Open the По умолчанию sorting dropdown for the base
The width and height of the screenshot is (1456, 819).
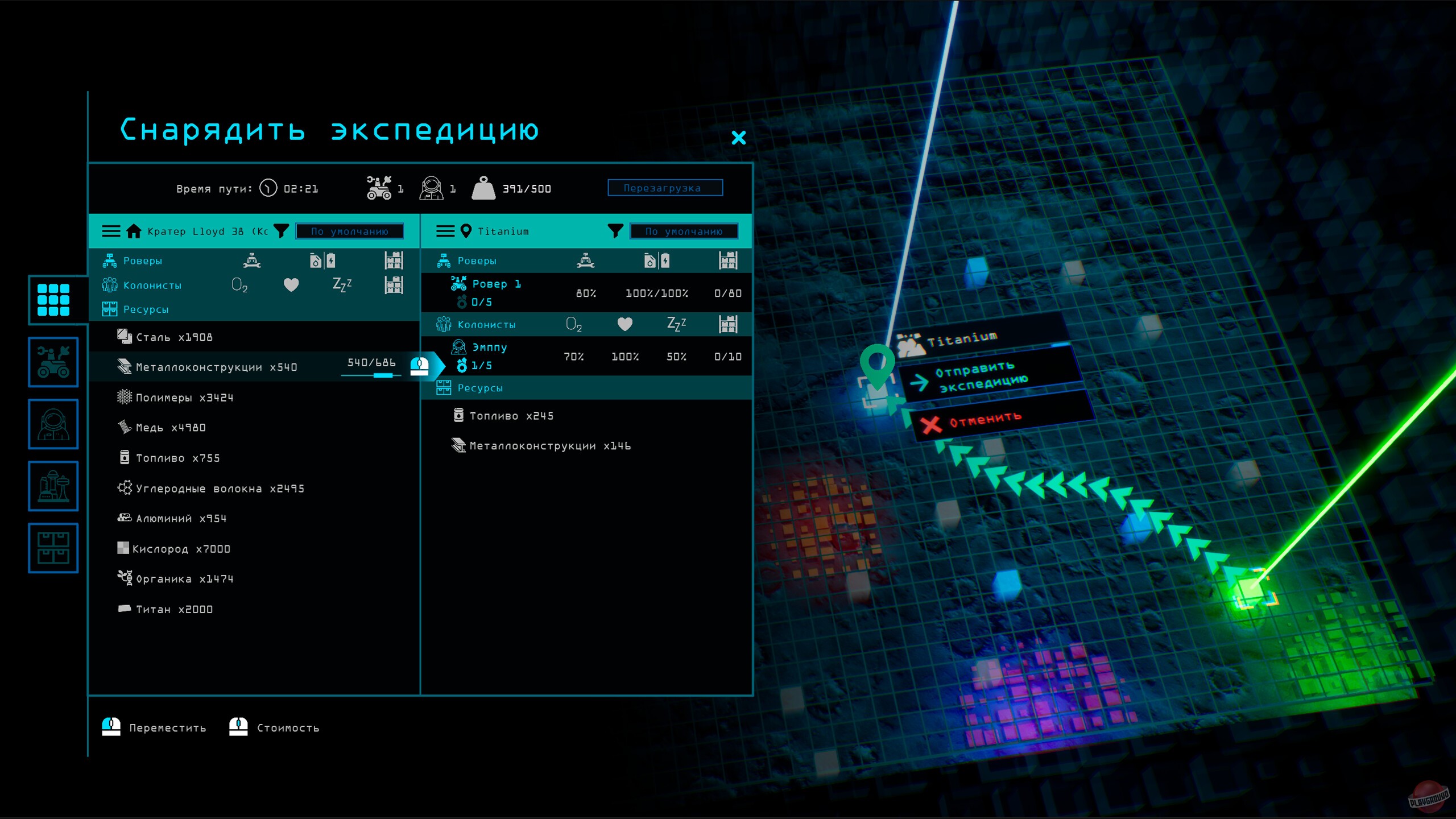click(x=349, y=231)
